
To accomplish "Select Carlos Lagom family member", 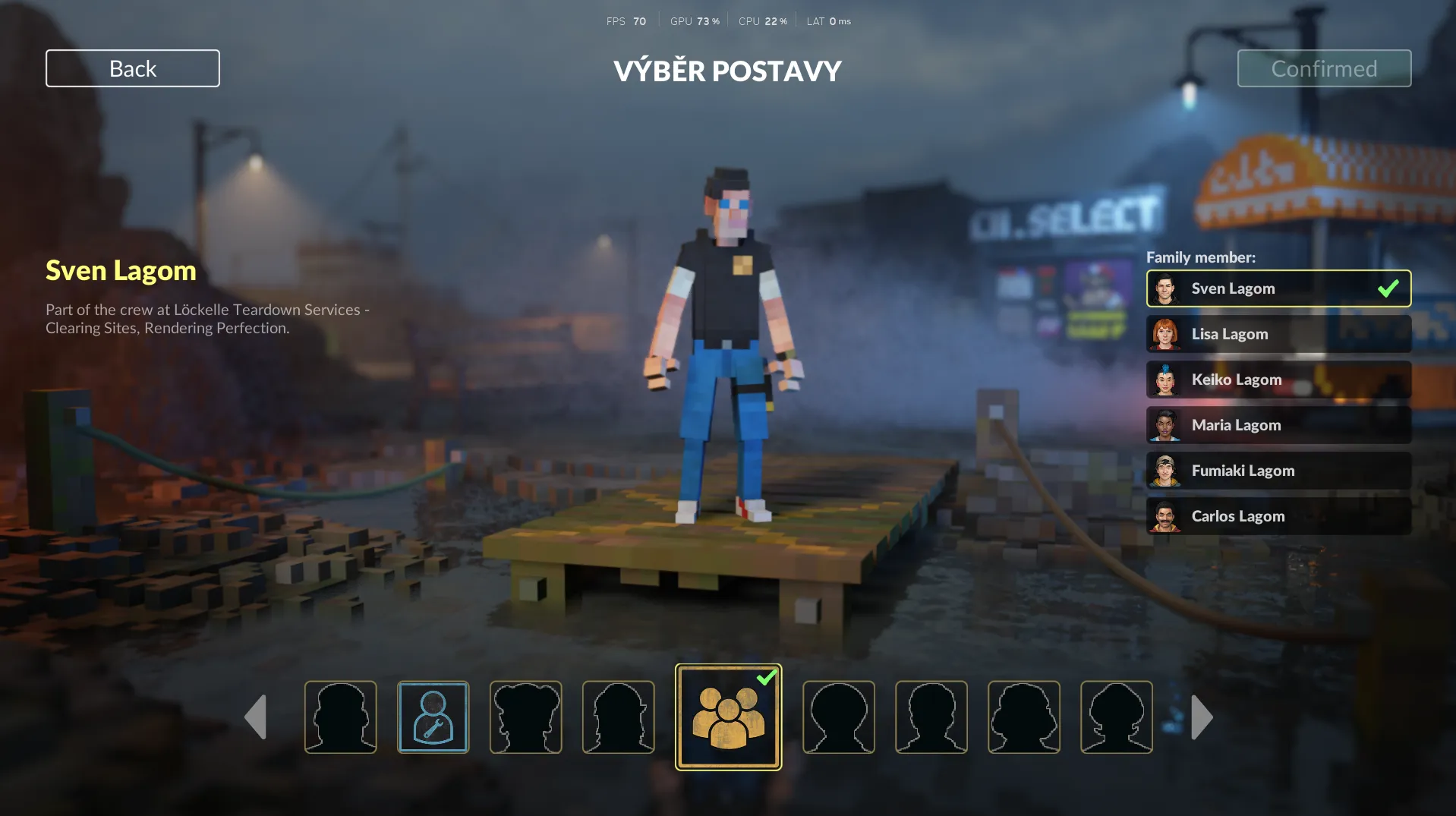I will point(1278,516).
